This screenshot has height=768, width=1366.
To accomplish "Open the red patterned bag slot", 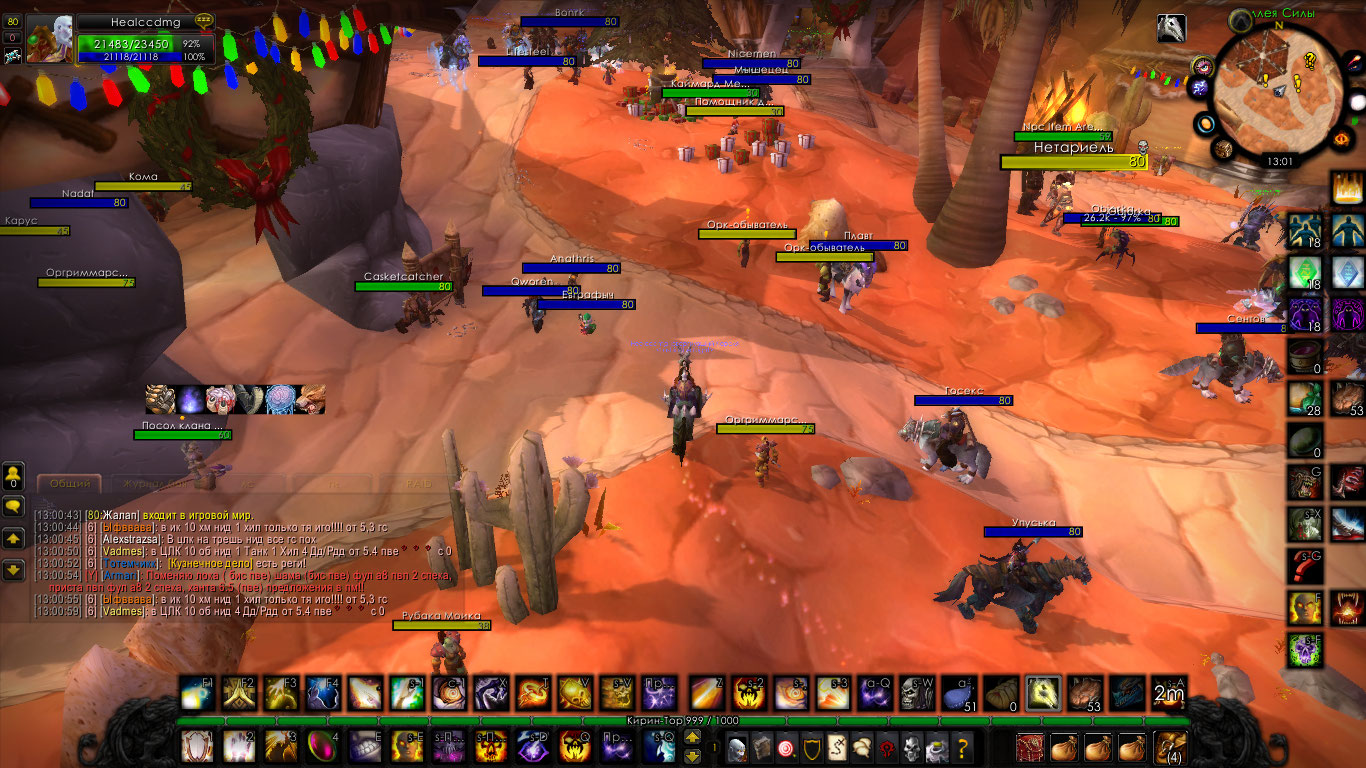I will [x=1030, y=747].
